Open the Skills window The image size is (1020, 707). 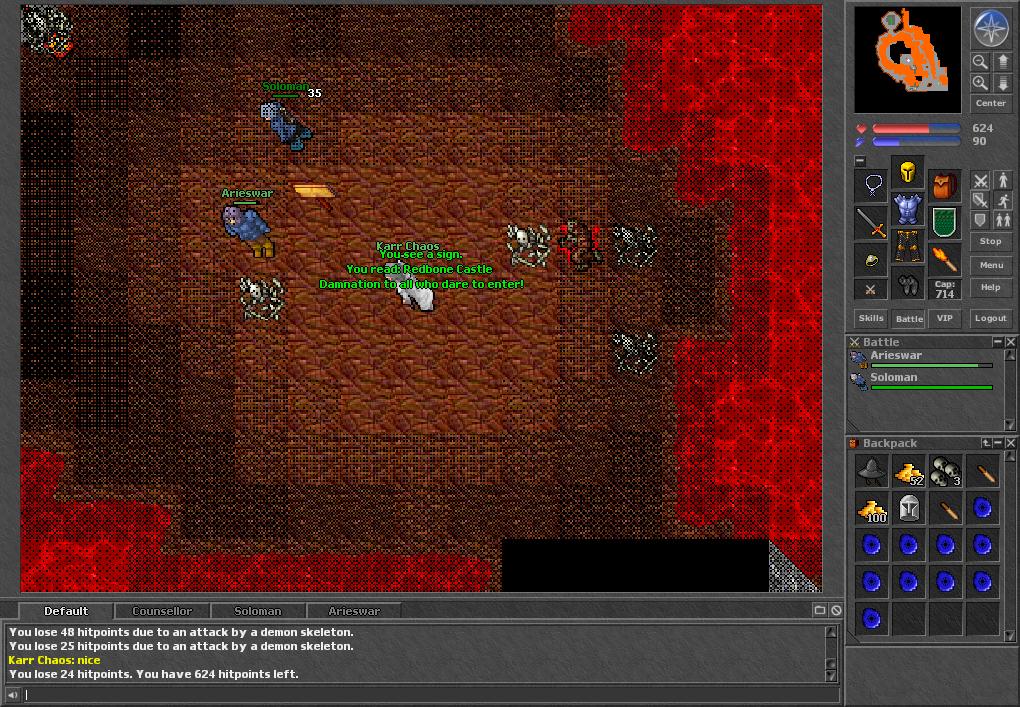coord(871,318)
